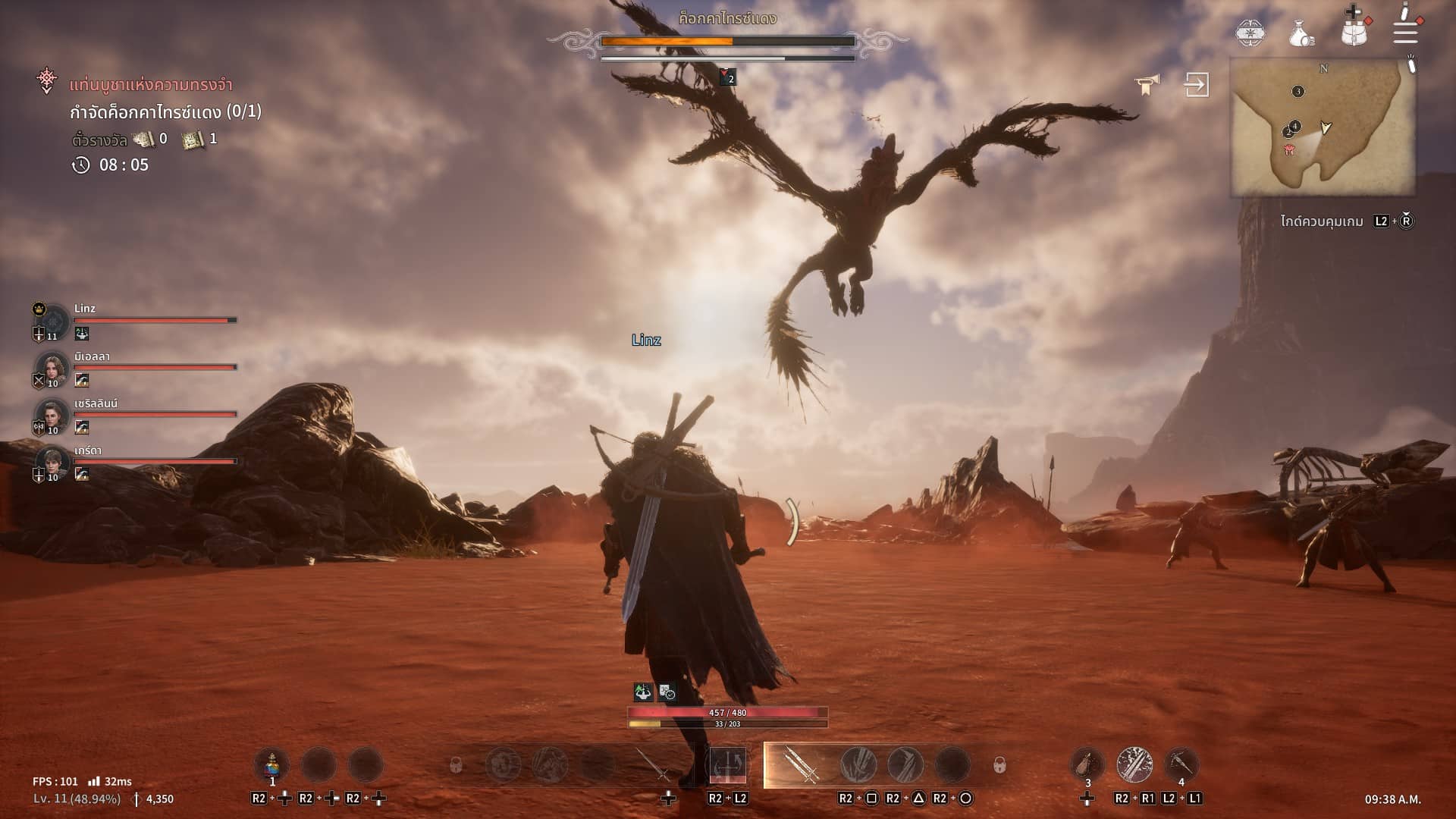1456x819 pixels.
Task: Click the exit dungeon arrow icon
Action: click(1197, 84)
